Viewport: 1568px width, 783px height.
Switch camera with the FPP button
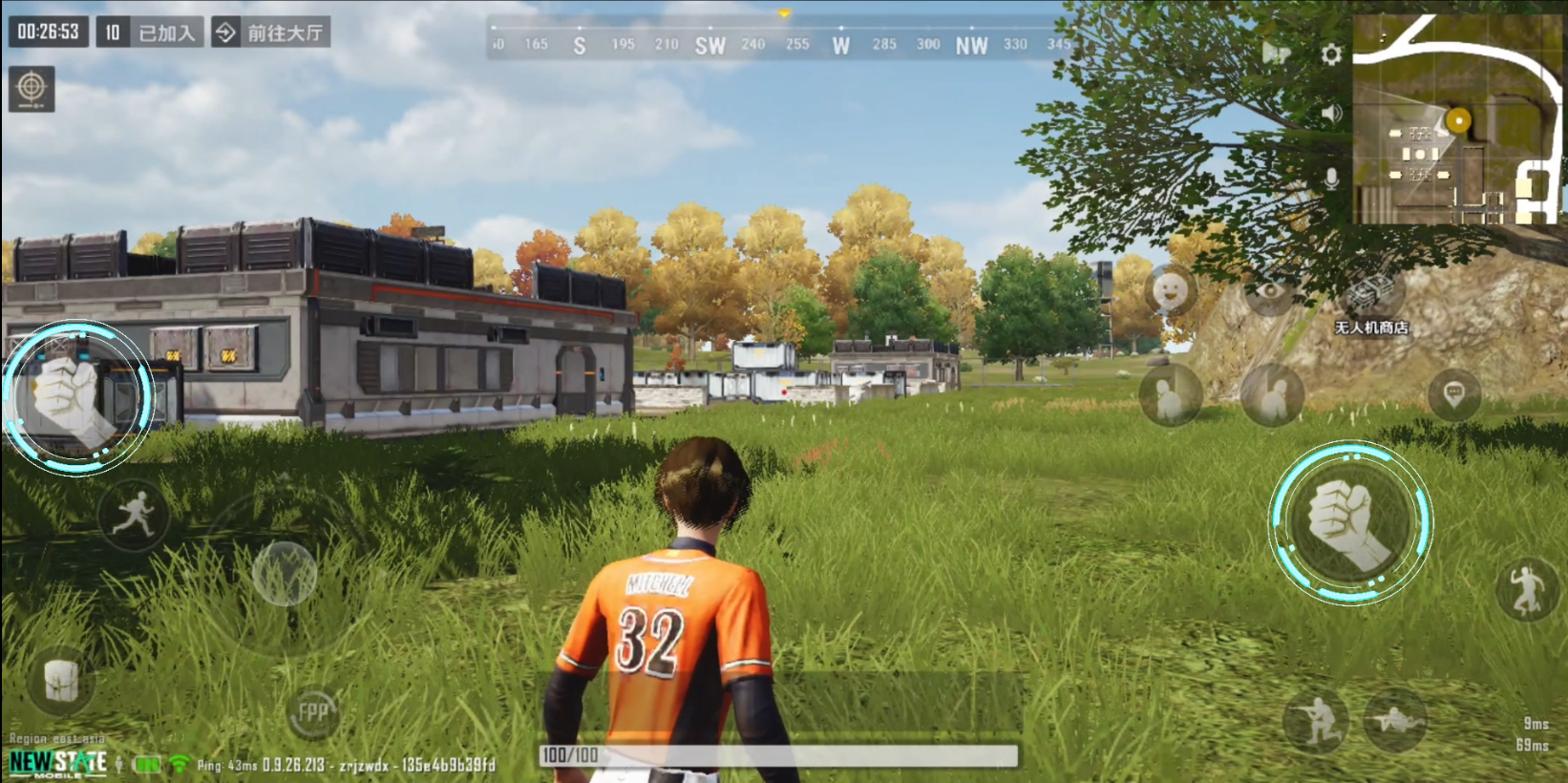(x=312, y=711)
